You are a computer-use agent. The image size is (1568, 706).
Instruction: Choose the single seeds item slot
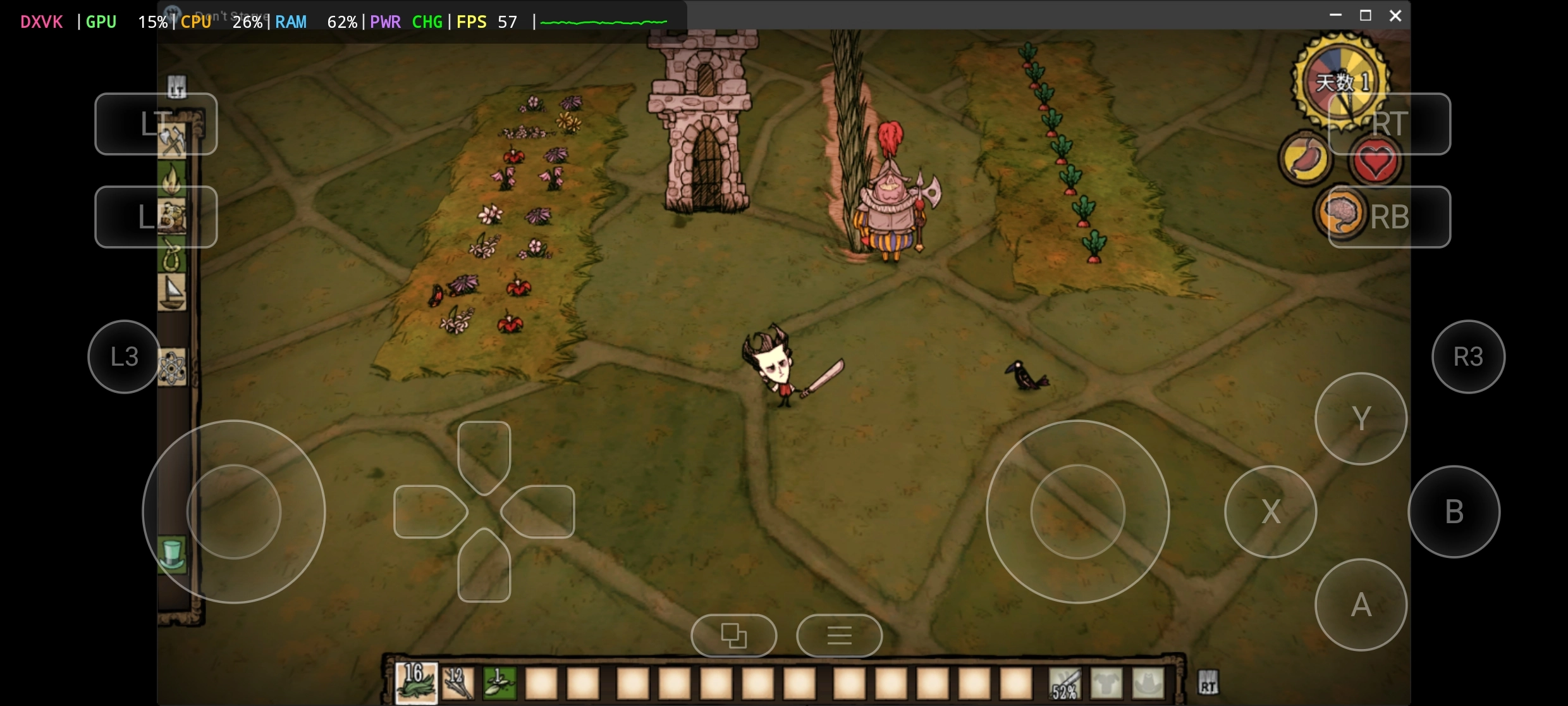coord(499,683)
